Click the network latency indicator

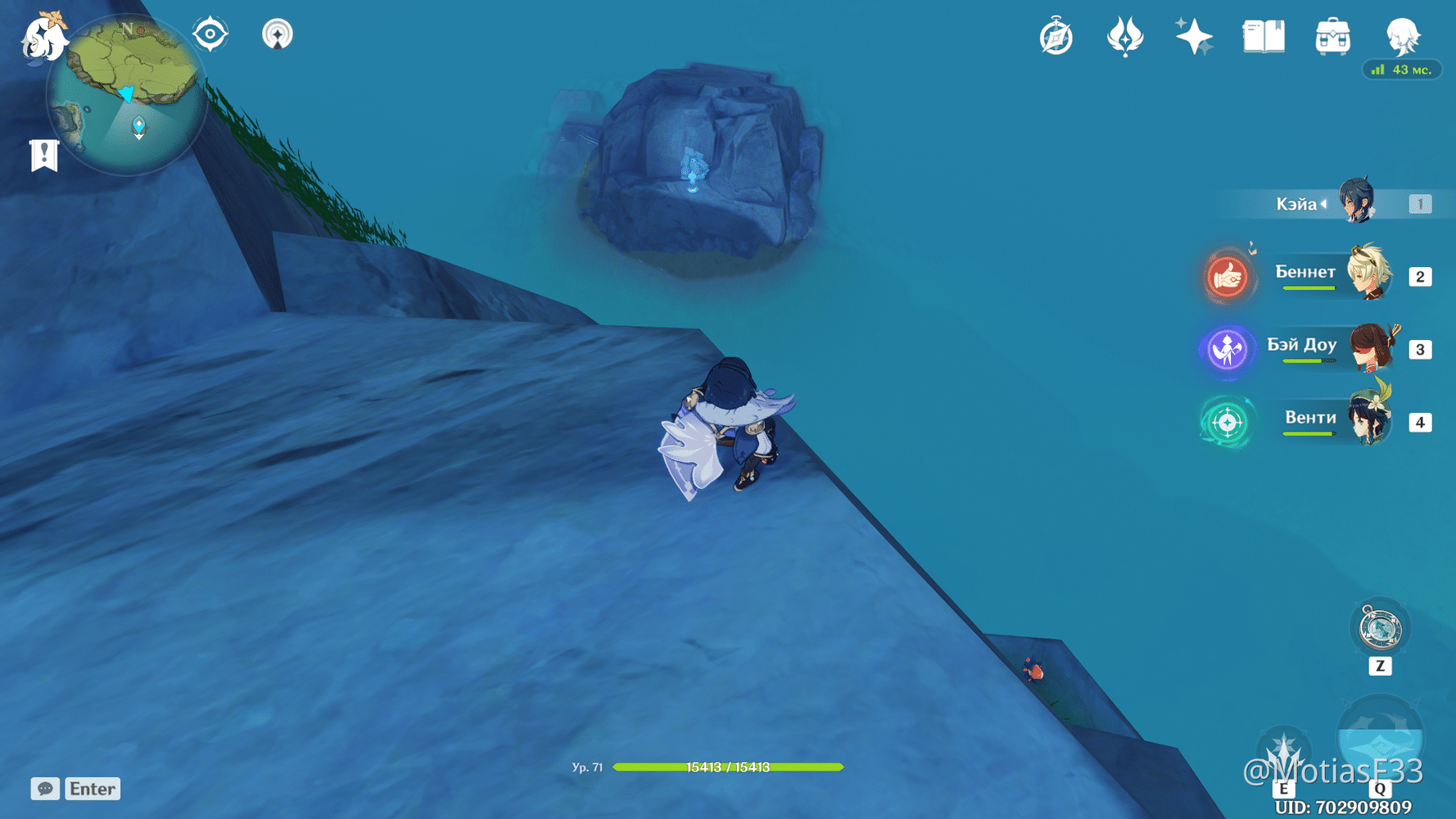[x=1402, y=70]
